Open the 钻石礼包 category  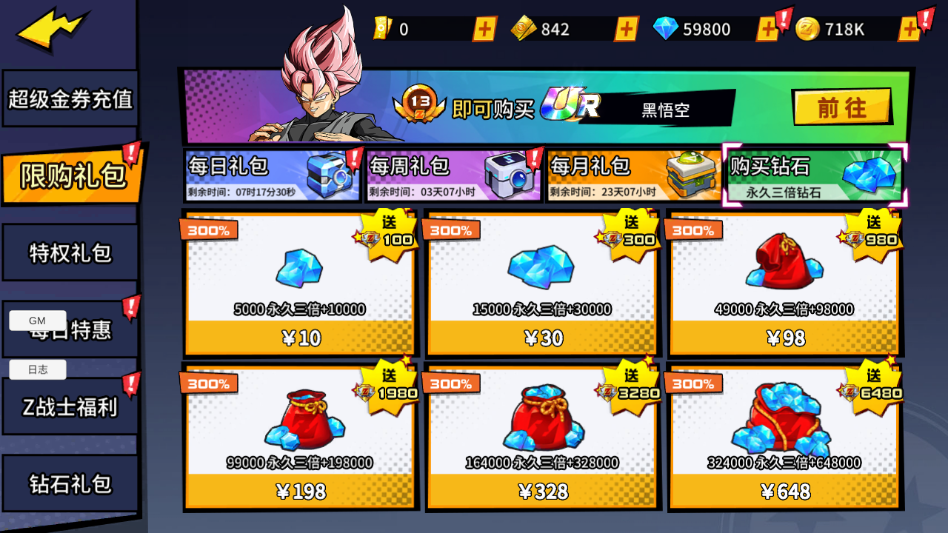pyautogui.click(x=70, y=484)
